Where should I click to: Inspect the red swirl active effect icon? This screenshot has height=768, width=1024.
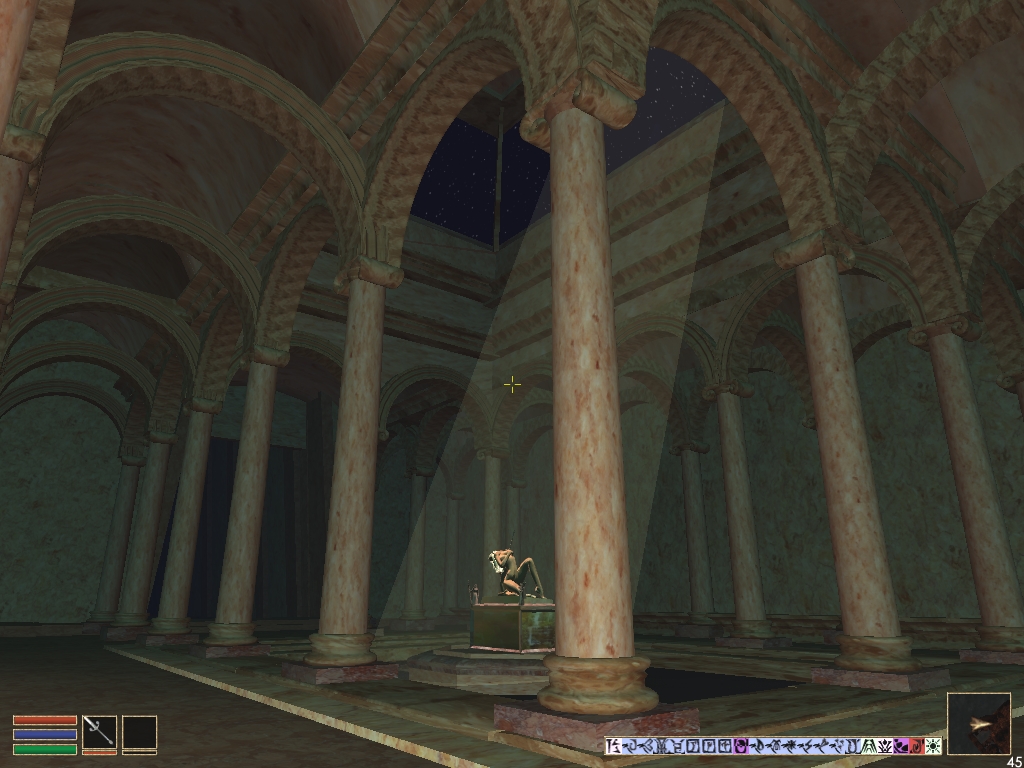916,746
